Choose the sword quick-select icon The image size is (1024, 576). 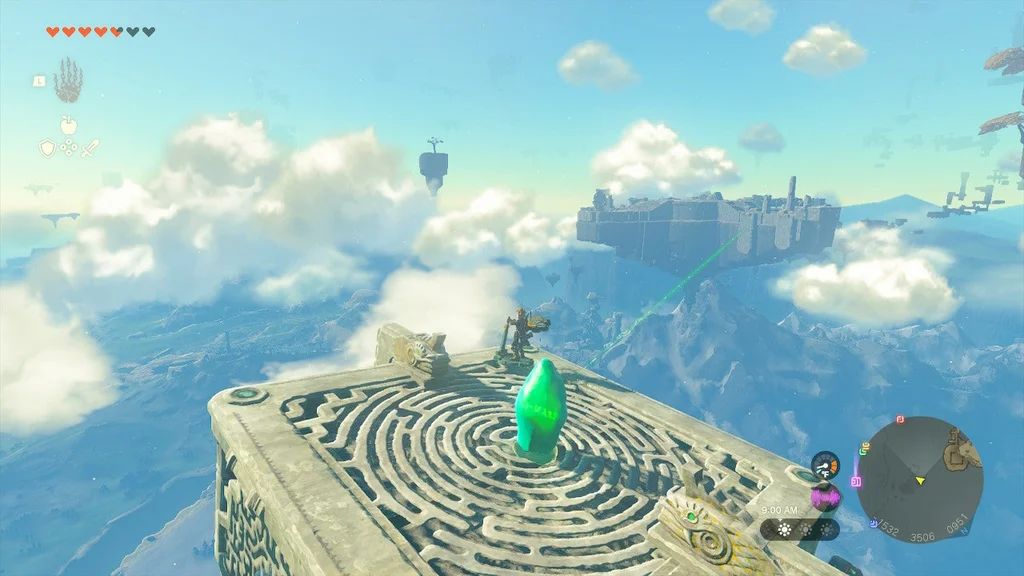[90, 148]
